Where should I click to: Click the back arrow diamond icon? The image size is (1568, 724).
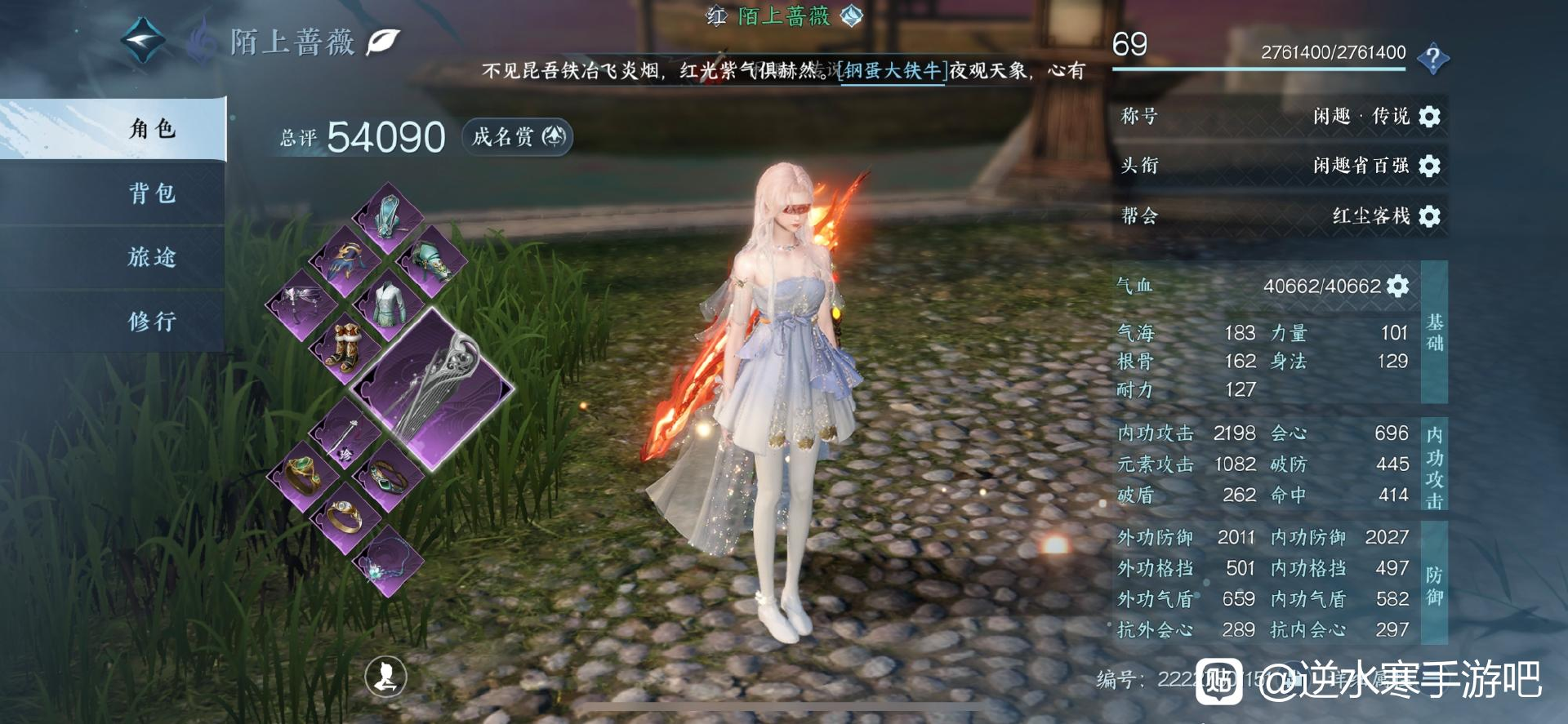pyautogui.click(x=142, y=41)
